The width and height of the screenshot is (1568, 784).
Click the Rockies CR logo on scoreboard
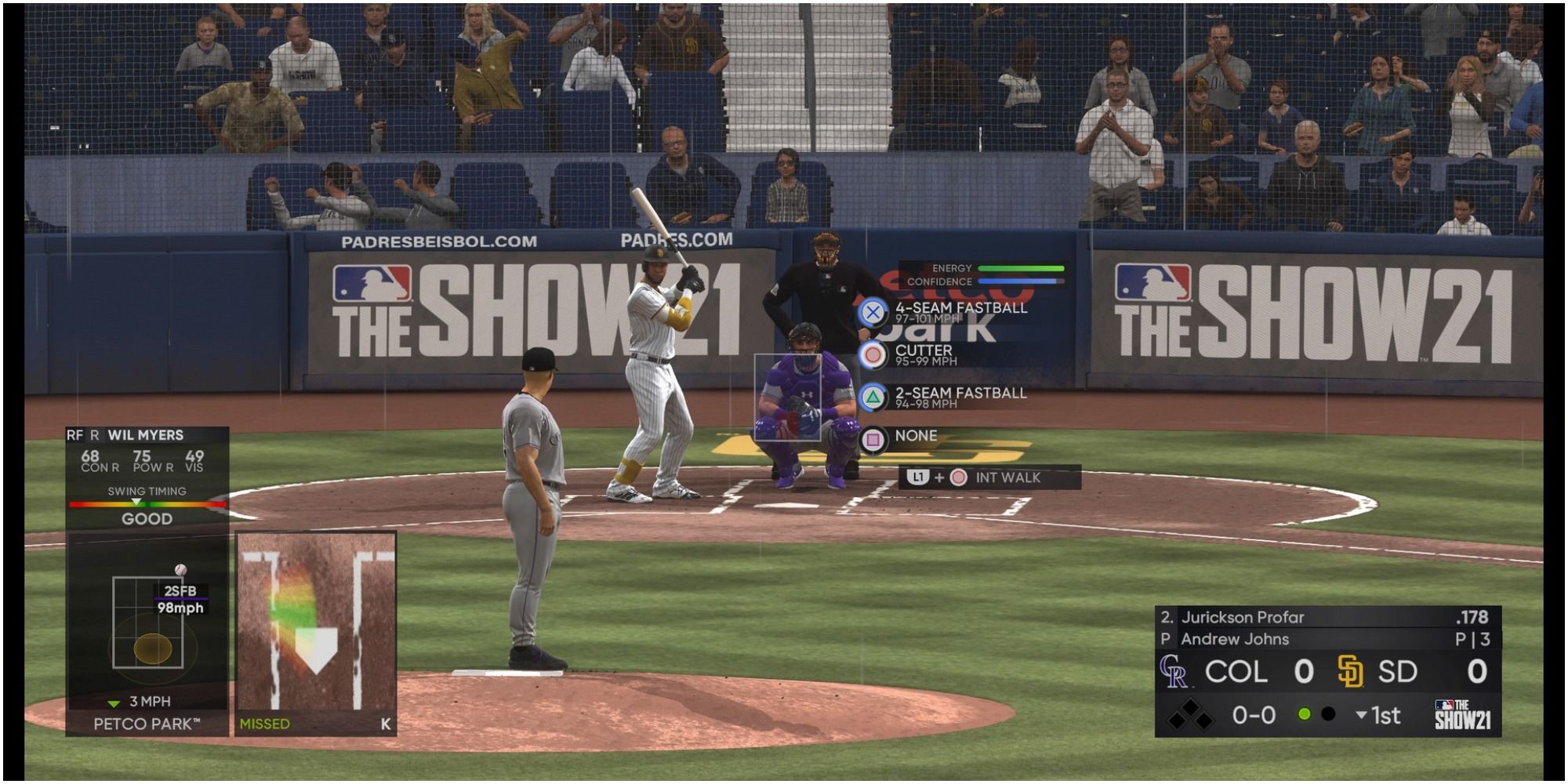[1176, 673]
